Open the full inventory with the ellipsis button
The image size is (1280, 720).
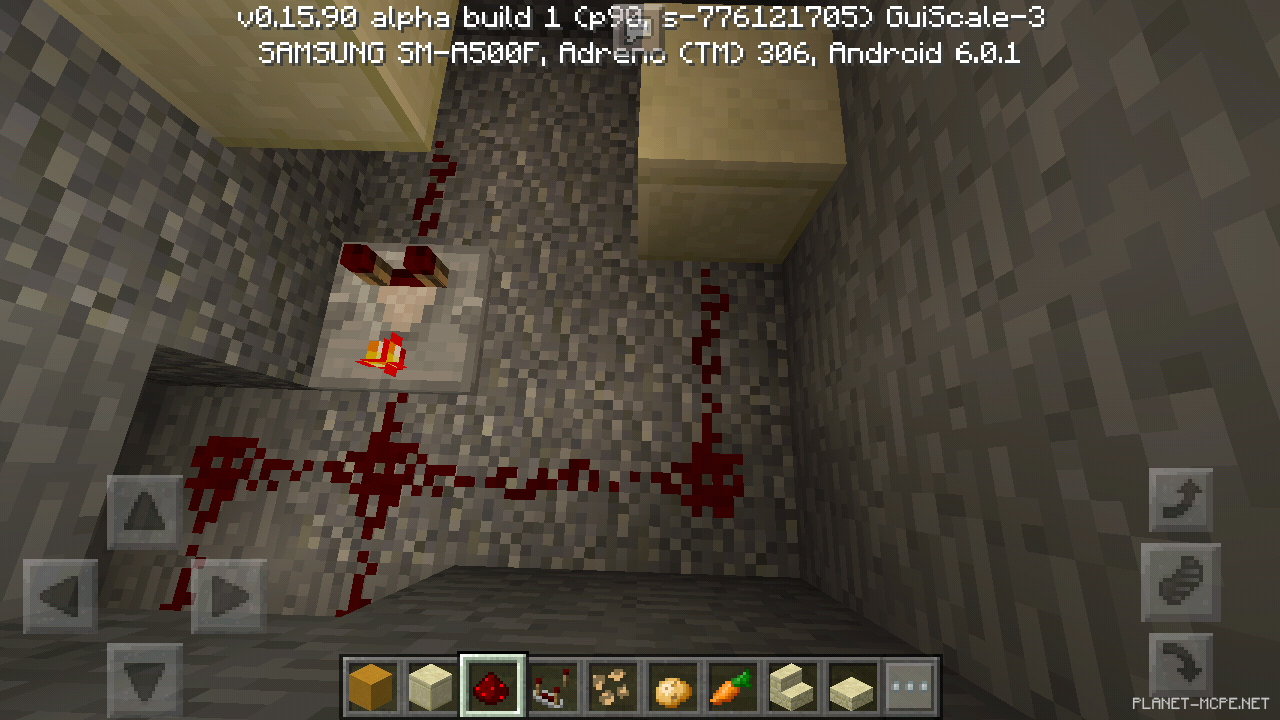[x=911, y=684]
